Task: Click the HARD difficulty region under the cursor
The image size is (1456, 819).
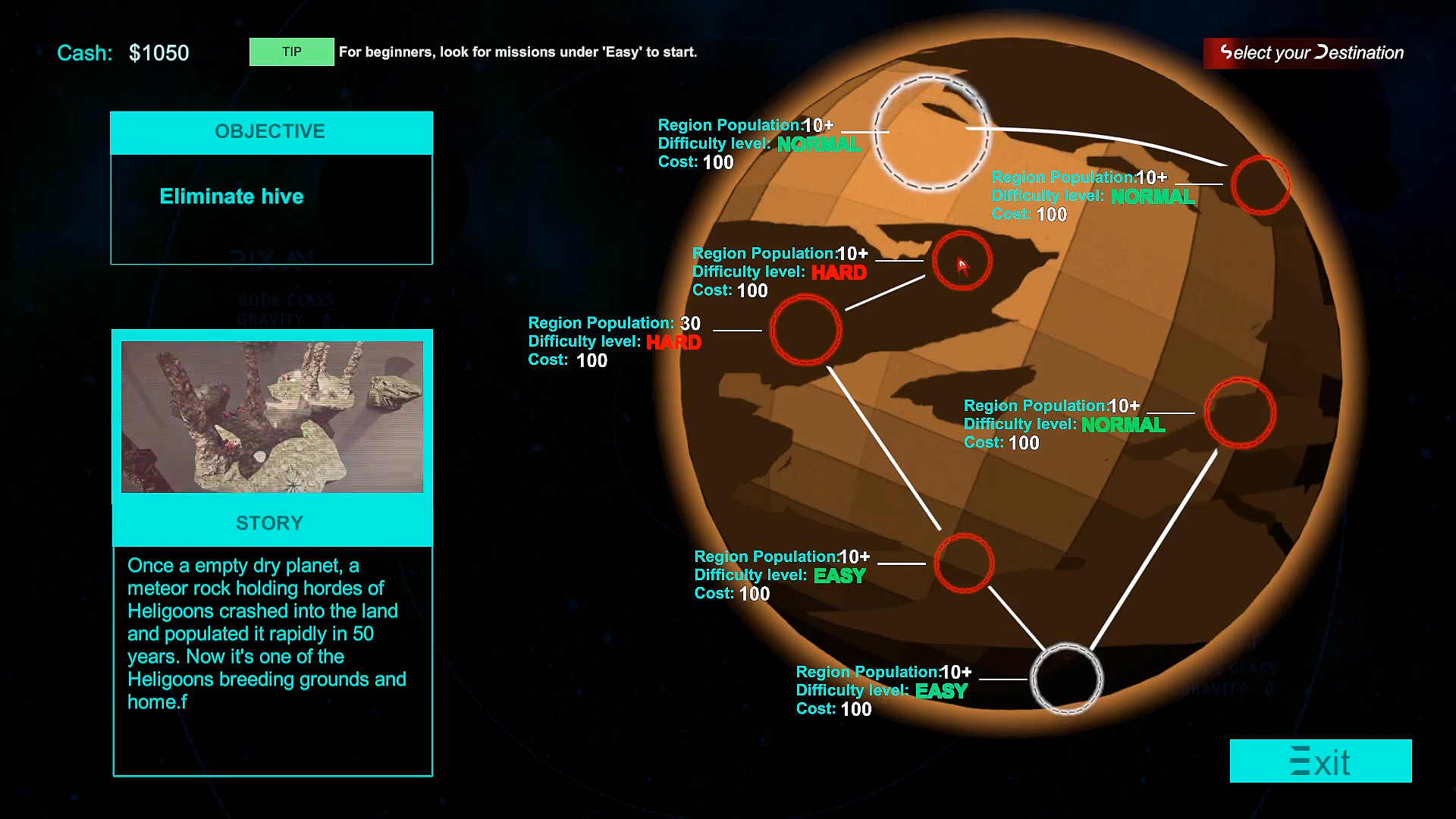Action: pos(963,262)
